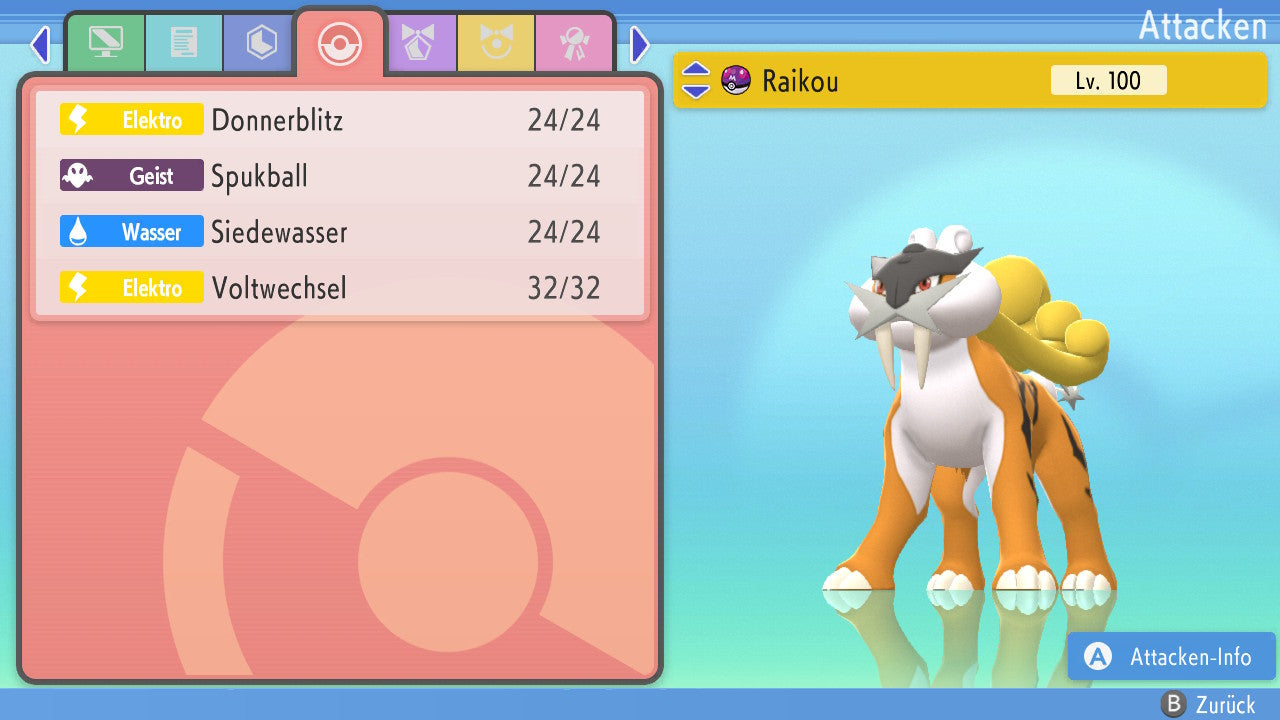1280x720 pixels.
Task: Select the Siedewasser water move
Action: click(x=340, y=232)
